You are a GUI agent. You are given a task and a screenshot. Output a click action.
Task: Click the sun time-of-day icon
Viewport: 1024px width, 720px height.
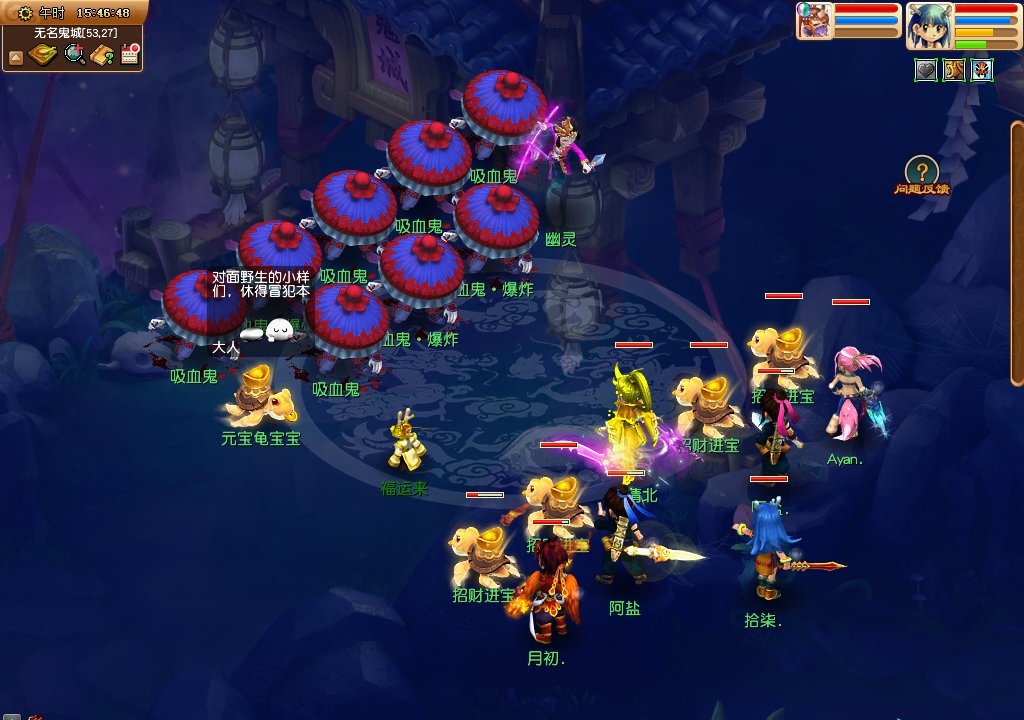coord(25,13)
